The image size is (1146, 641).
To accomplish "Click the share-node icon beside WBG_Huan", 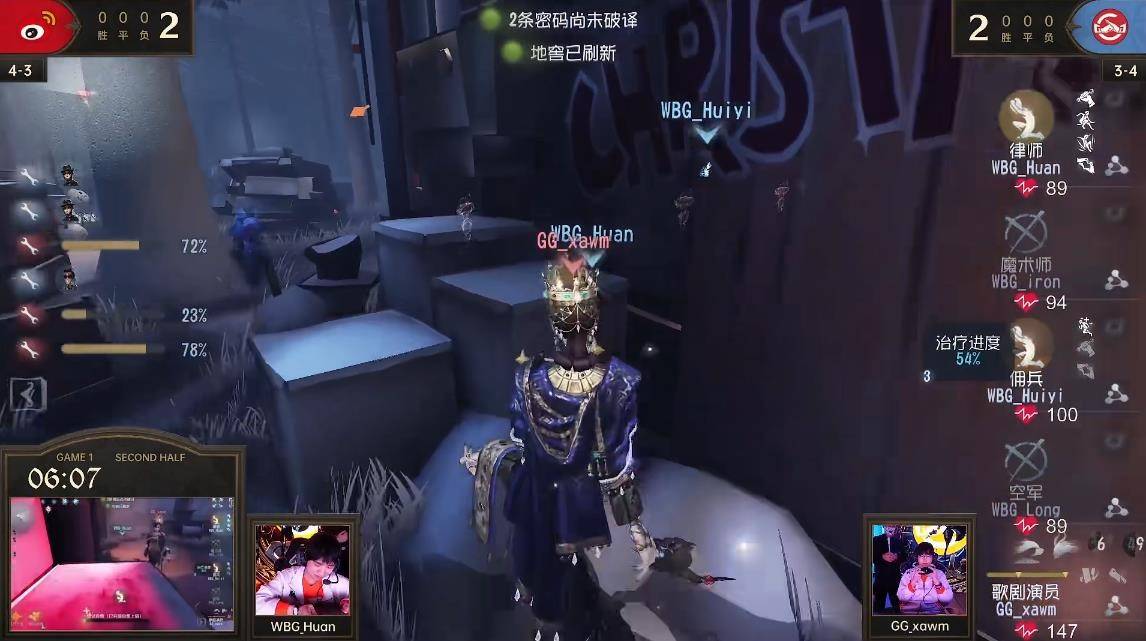I will click(1116, 167).
